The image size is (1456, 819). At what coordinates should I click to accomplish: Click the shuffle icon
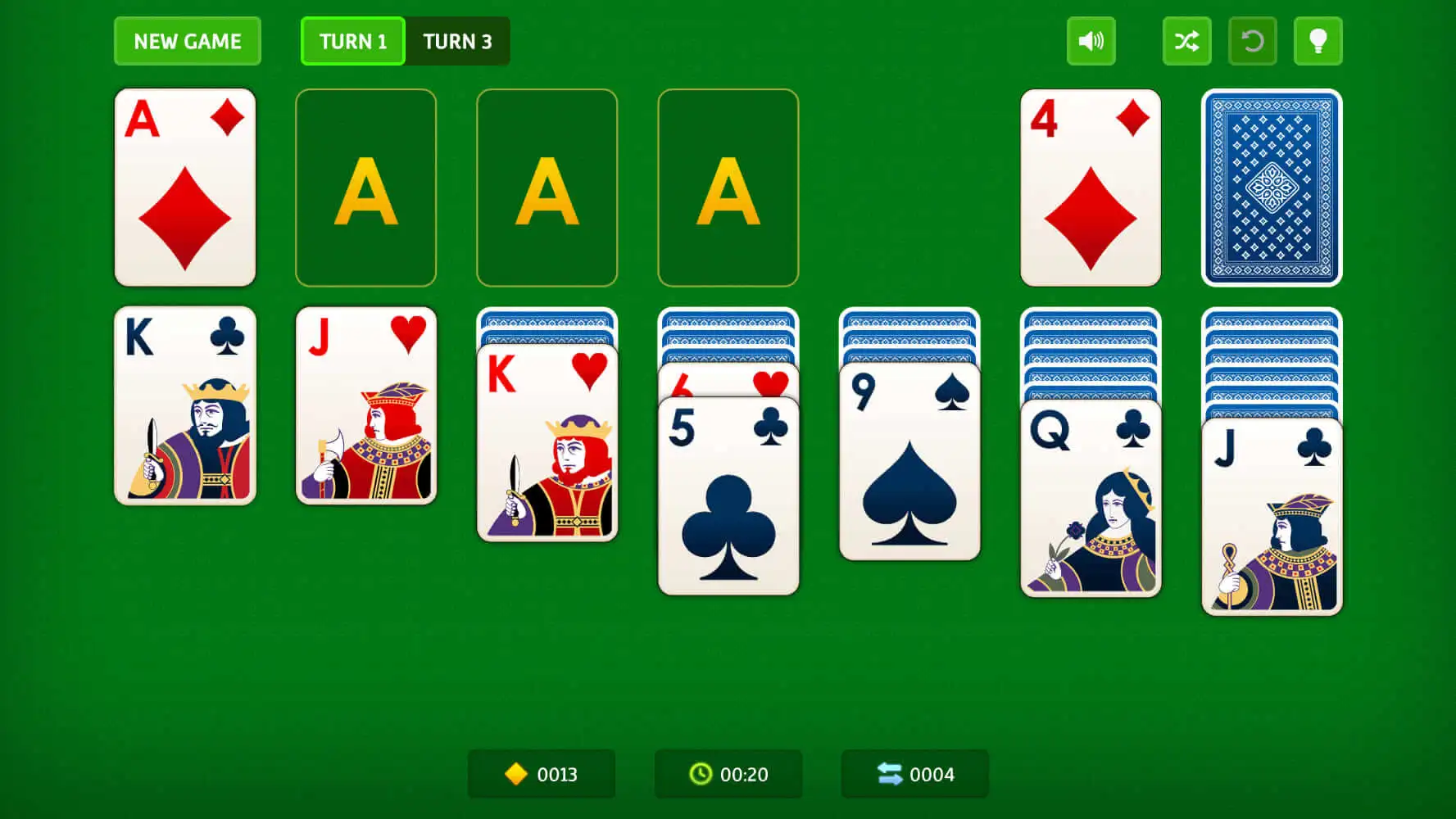pyautogui.click(x=1186, y=41)
